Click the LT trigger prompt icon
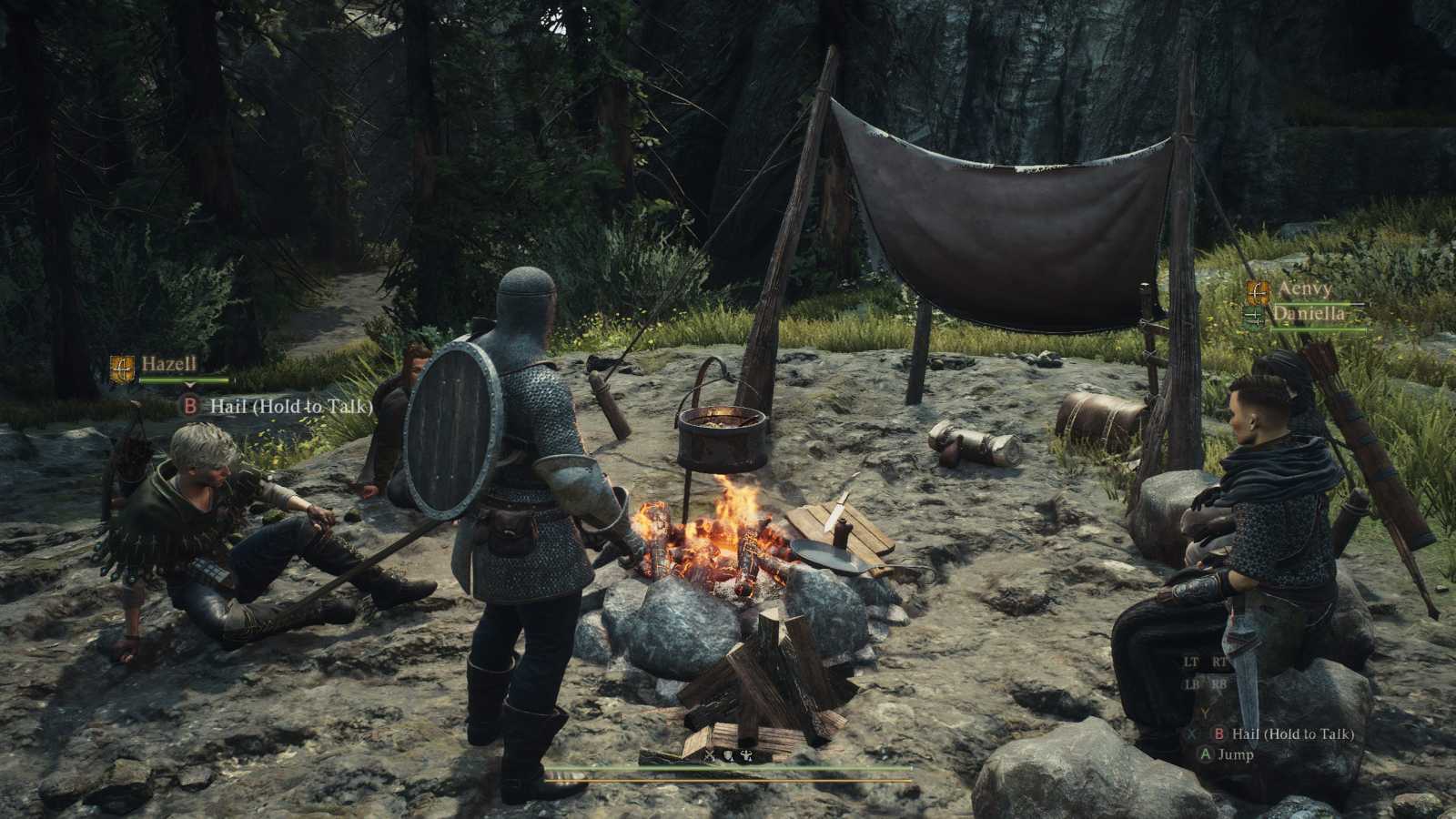This screenshot has height=819, width=1456. coord(1190,662)
